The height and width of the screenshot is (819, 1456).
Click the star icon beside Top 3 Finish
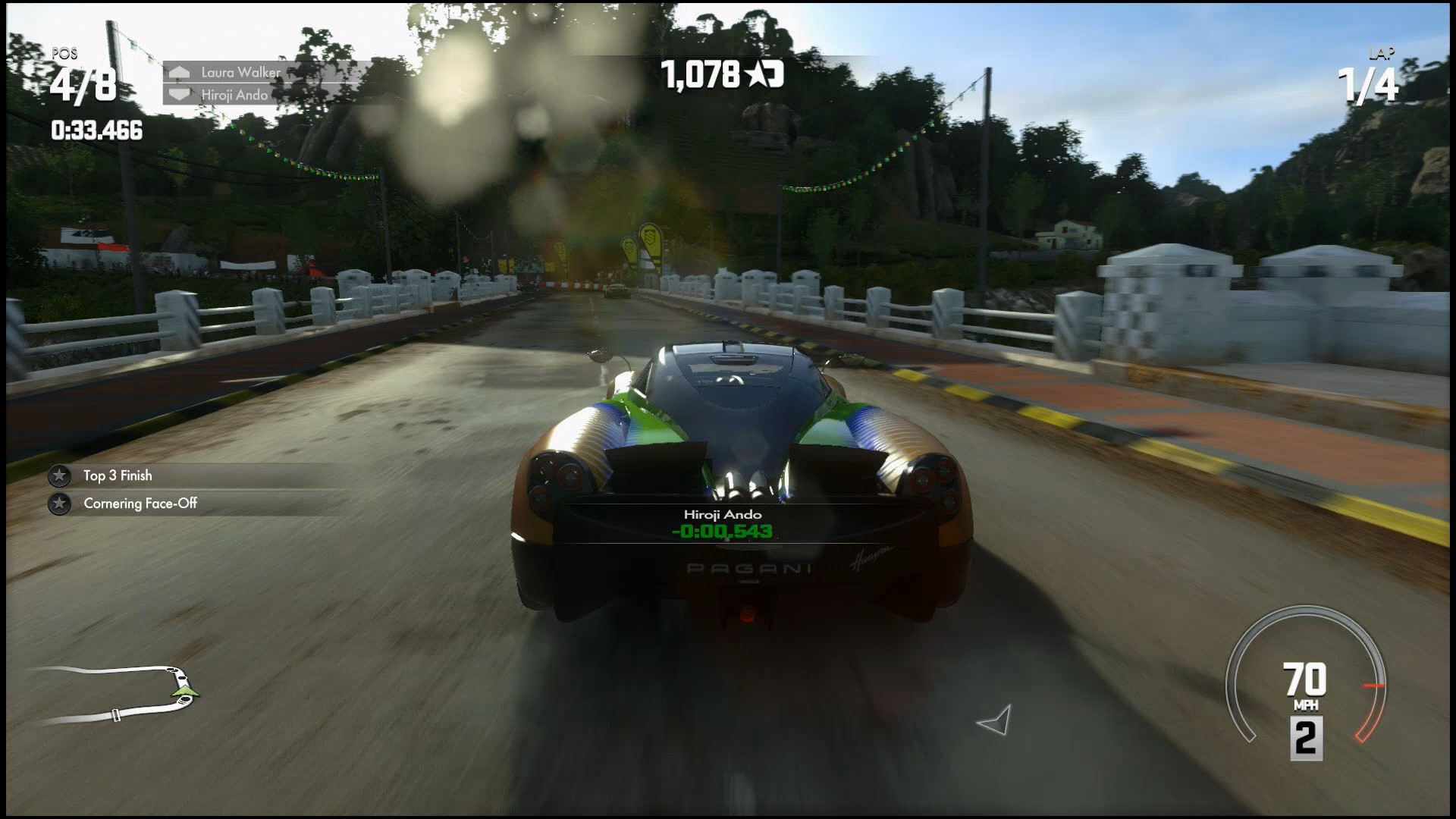(59, 476)
